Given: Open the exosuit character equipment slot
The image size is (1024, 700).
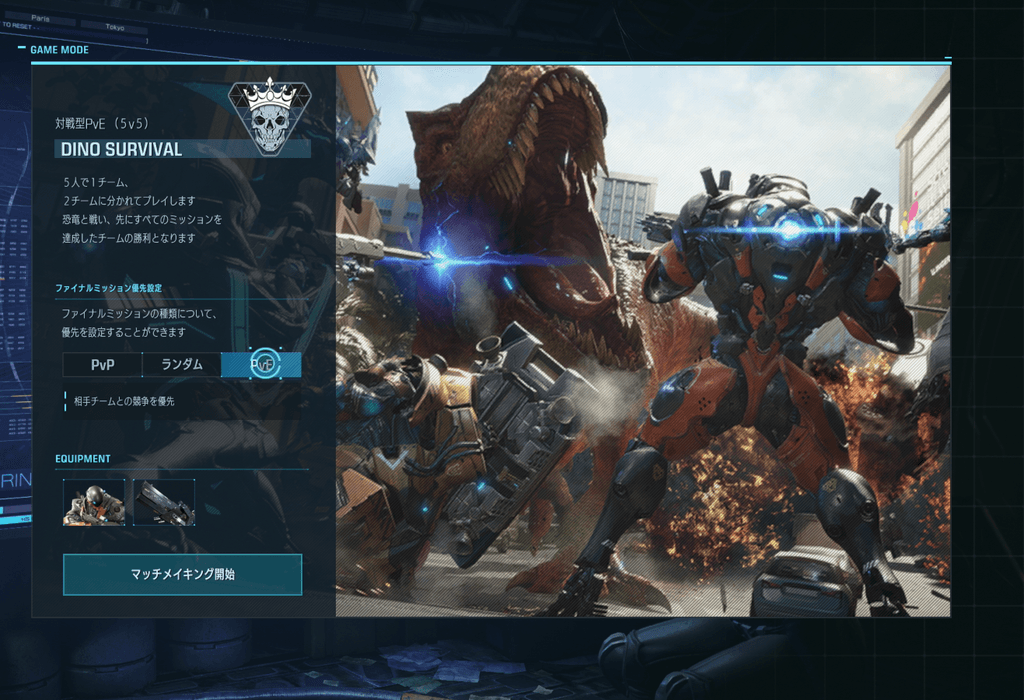Looking at the screenshot, I should coord(94,502).
